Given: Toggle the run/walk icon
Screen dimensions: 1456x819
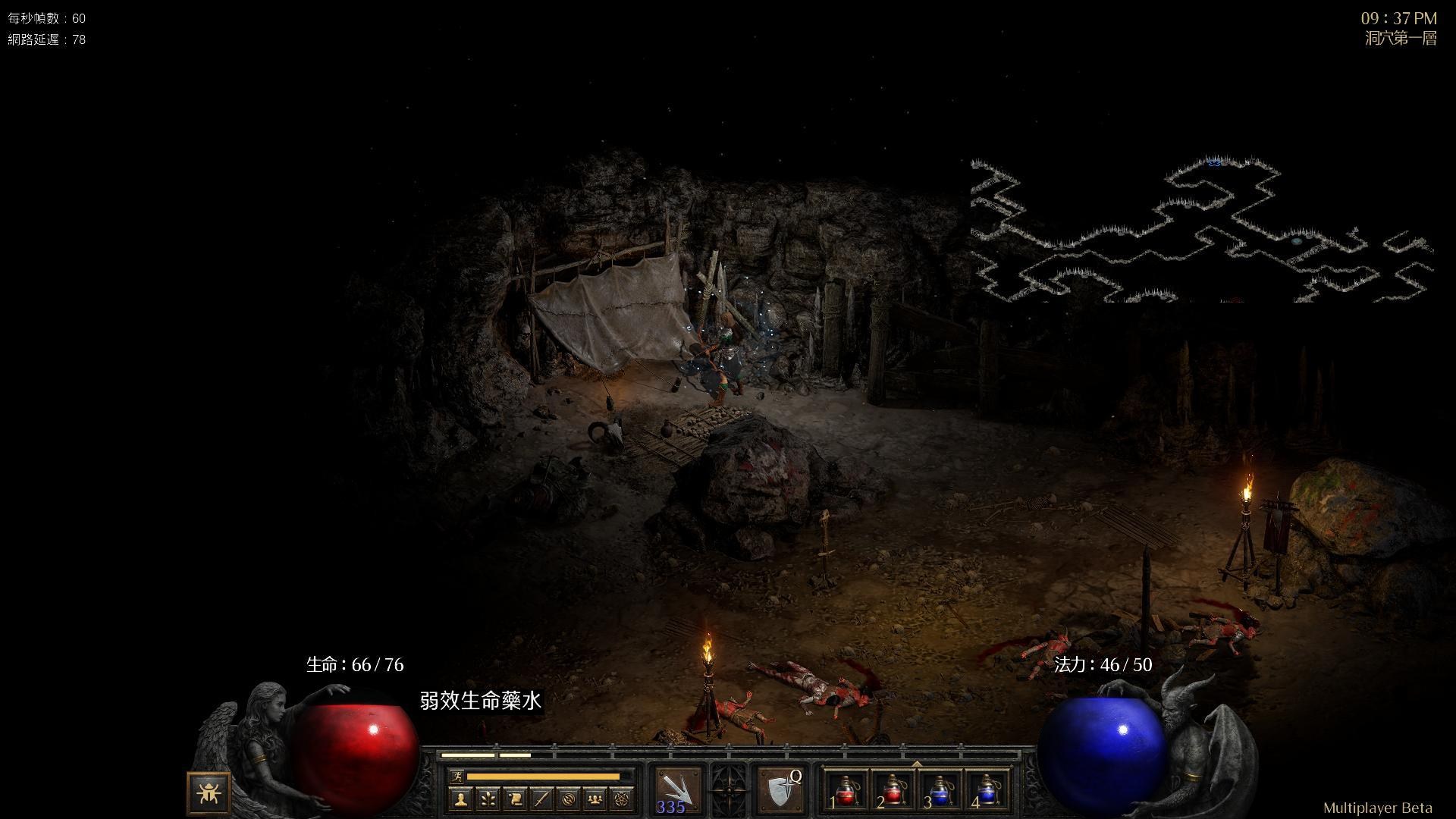Looking at the screenshot, I should (457, 777).
